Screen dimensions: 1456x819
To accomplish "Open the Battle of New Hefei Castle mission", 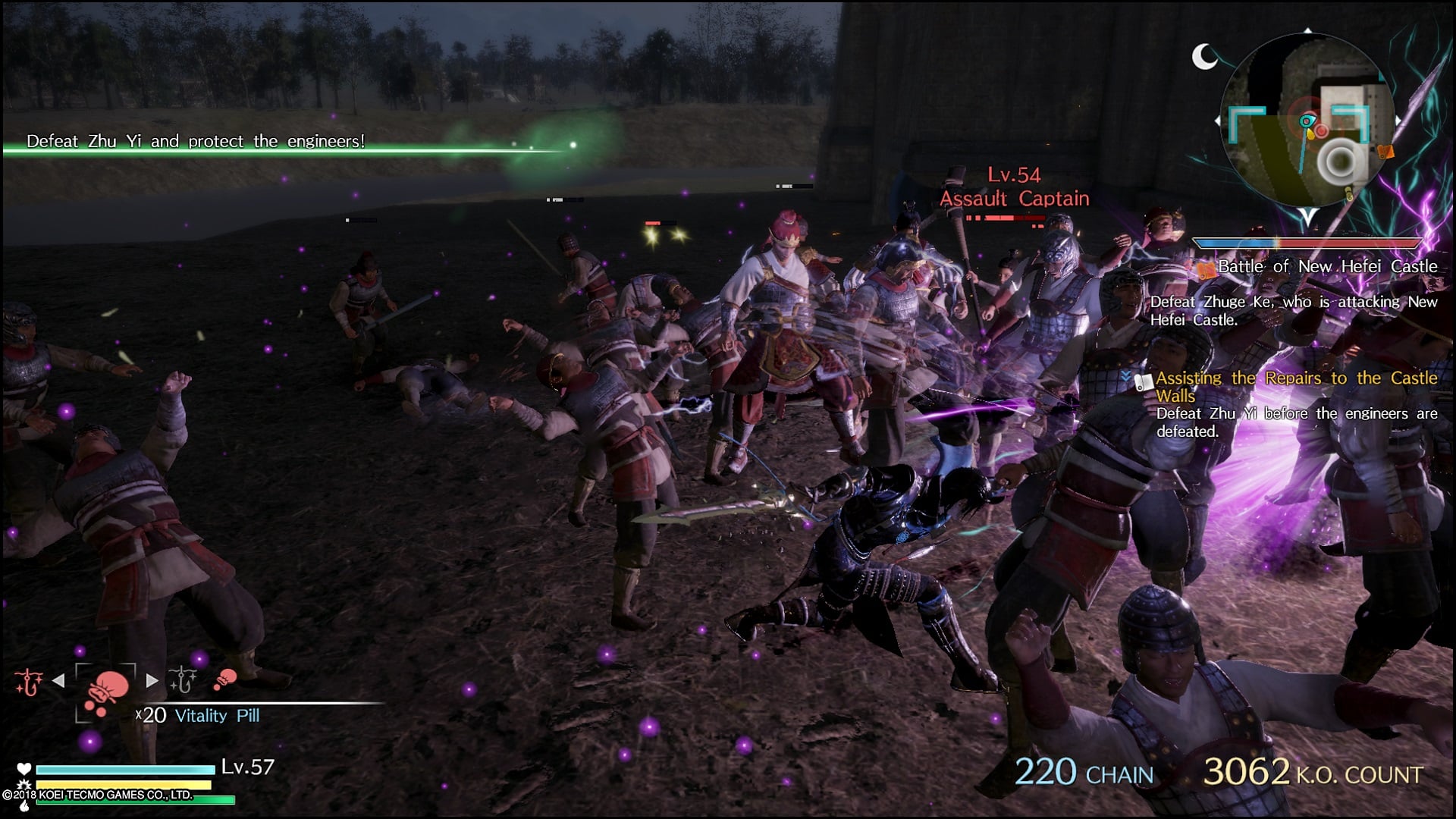I will click(x=1326, y=267).
